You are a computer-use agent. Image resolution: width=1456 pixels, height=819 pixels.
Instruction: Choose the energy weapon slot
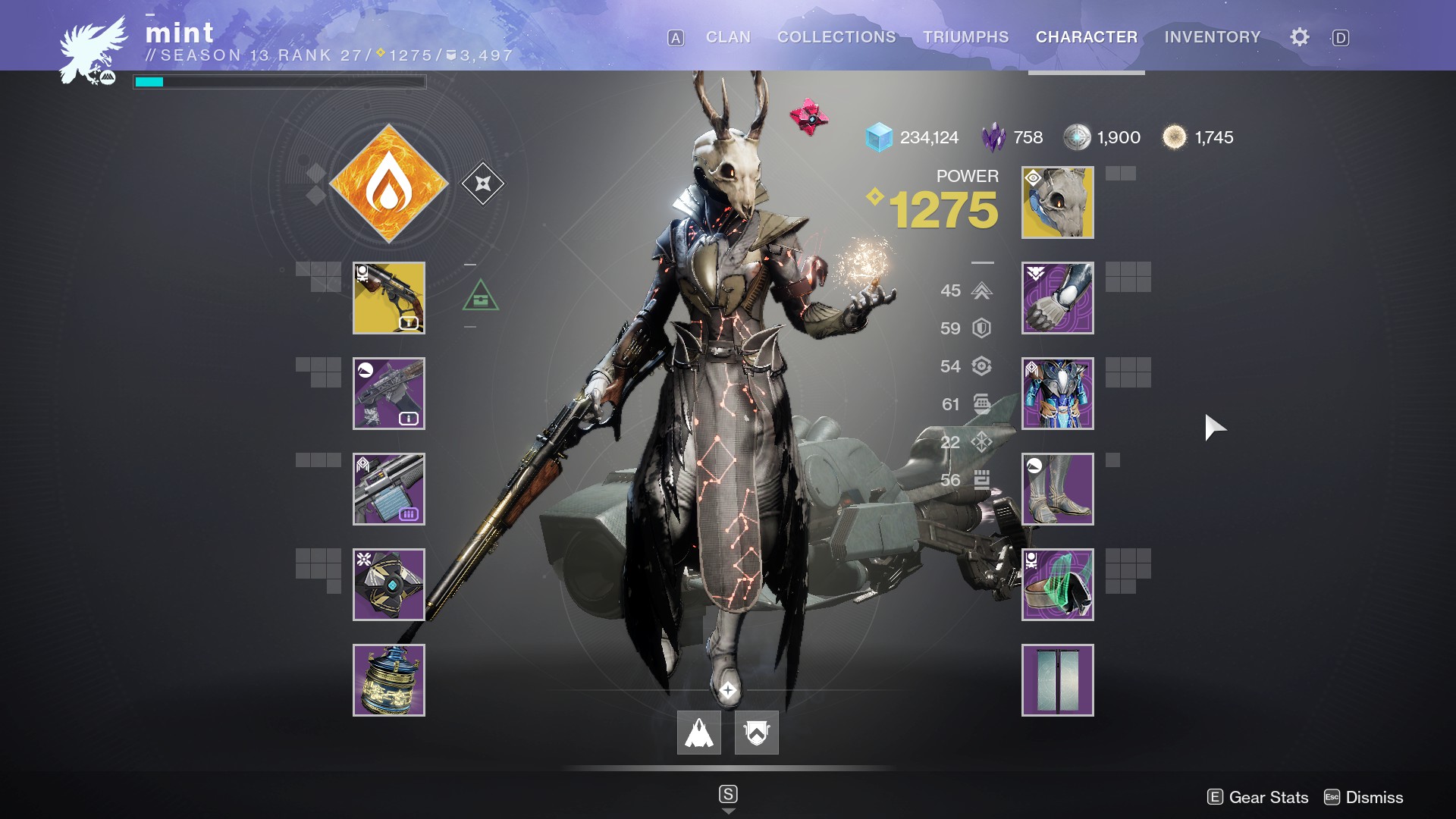(389, 394)
